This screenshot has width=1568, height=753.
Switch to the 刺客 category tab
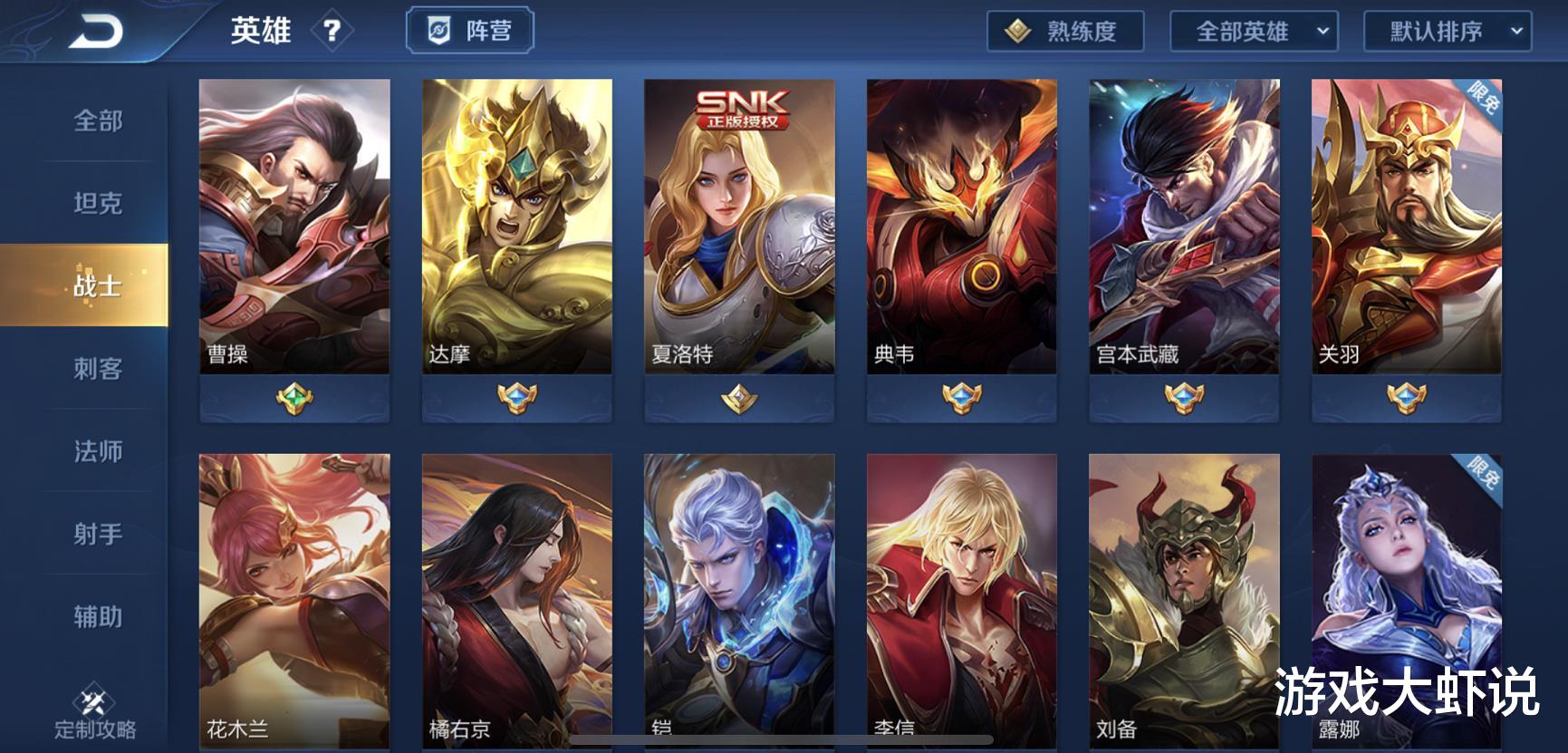tap(97, 370)
